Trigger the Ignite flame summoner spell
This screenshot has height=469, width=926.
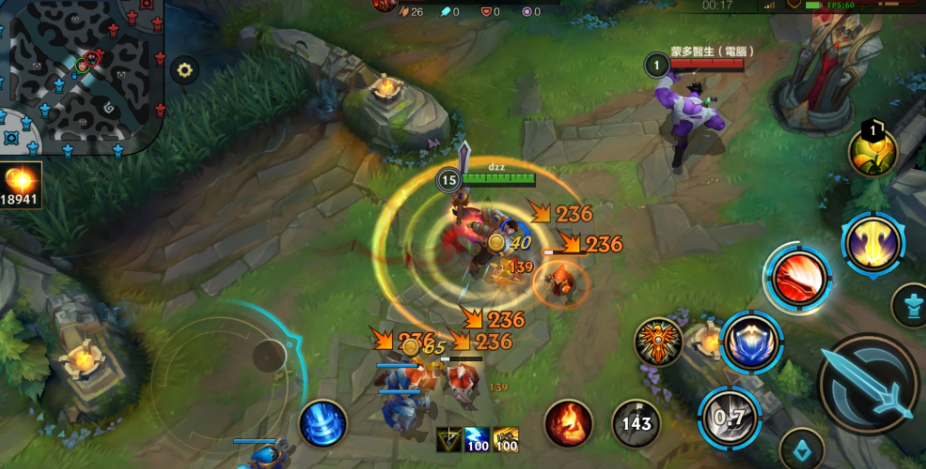[x=569, y=424]
